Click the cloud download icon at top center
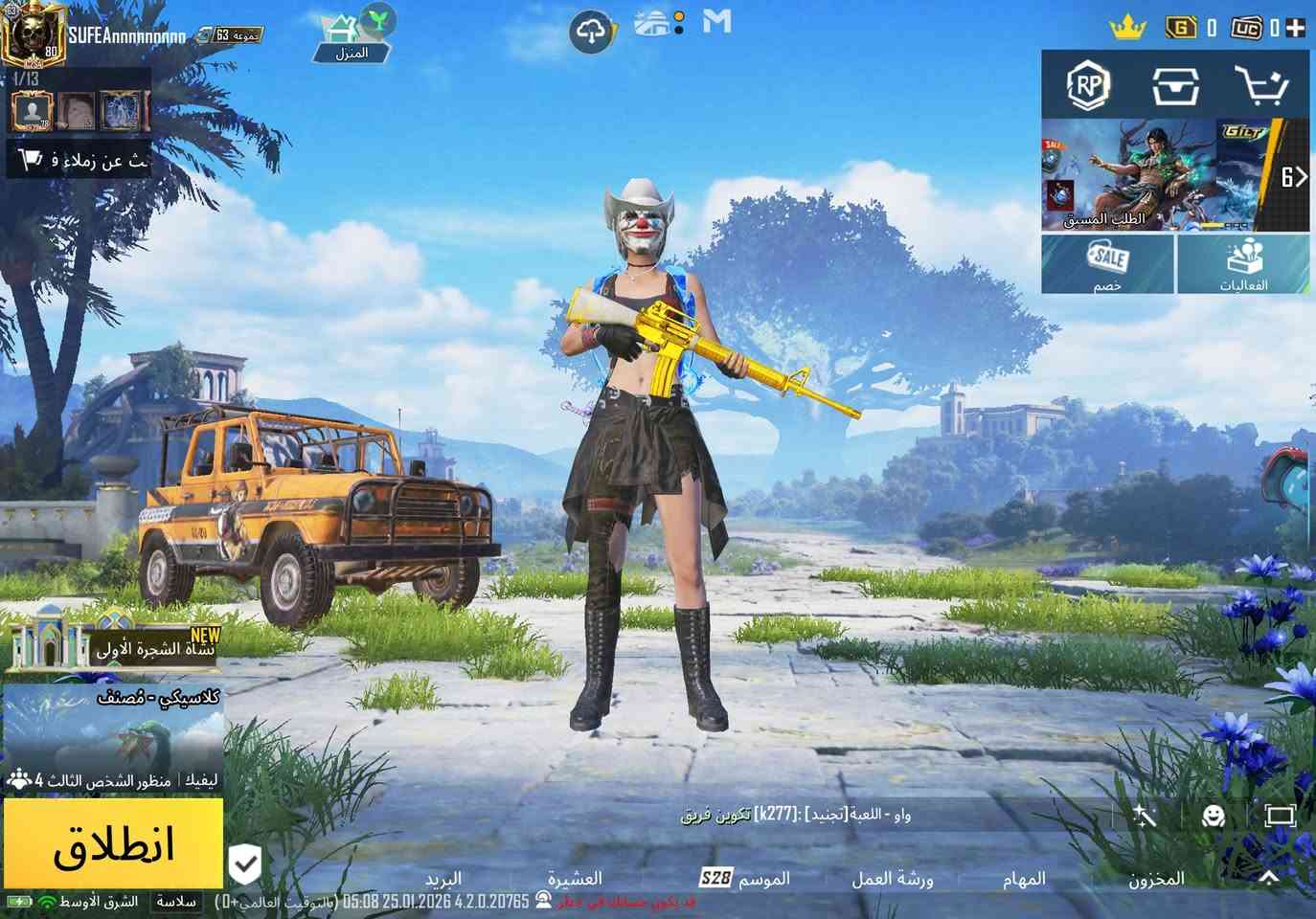Image resolution: width=1316 pixels, height=919 pixels. tap(592, 30)
